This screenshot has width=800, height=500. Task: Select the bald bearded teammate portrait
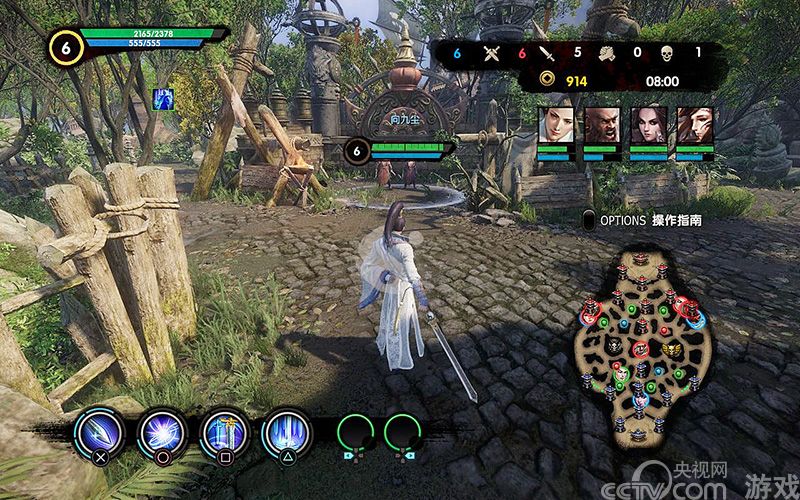pyautogui.click(x=601, y=126)
